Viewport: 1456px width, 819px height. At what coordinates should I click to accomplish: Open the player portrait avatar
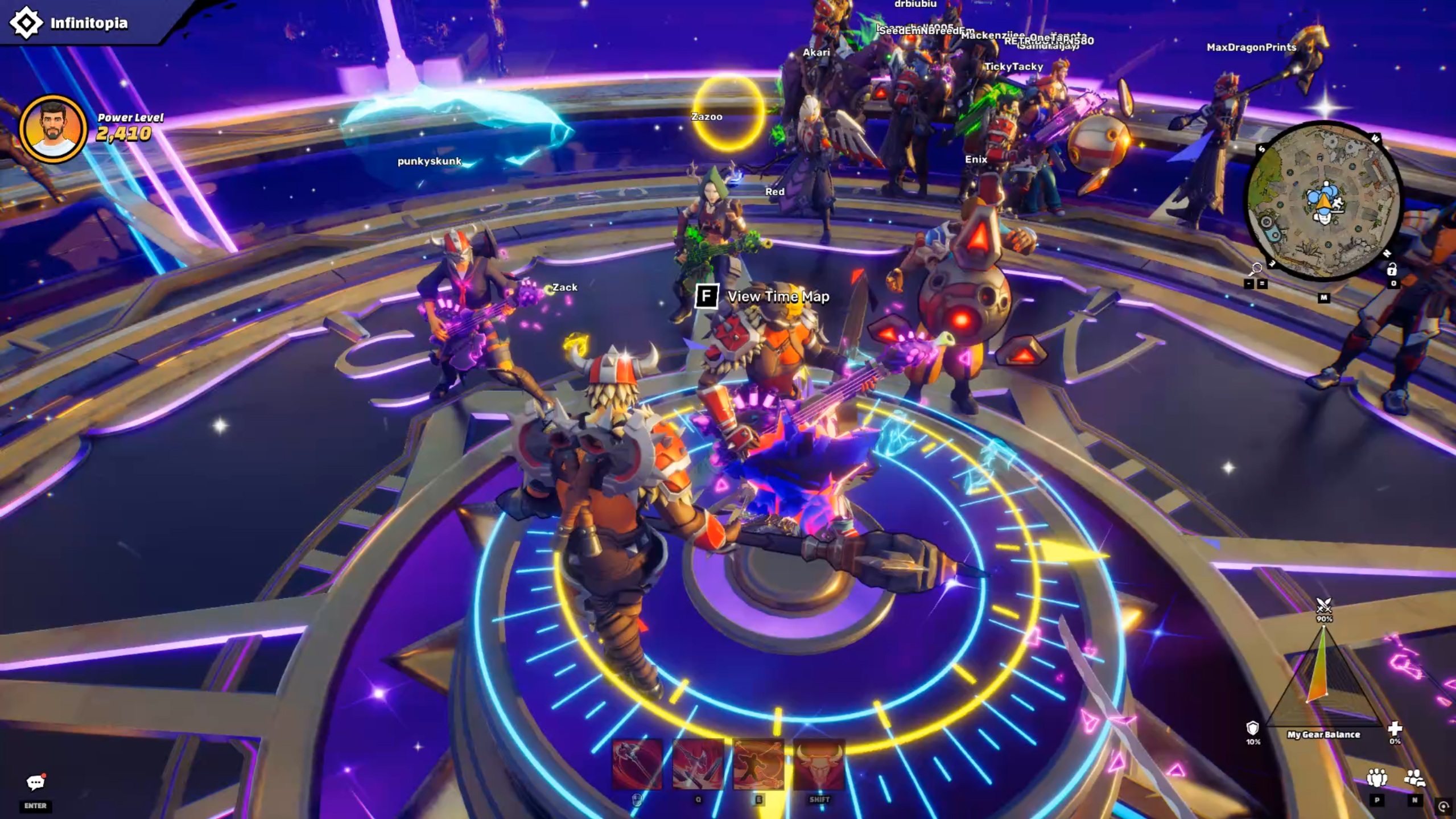click(53, 129)
